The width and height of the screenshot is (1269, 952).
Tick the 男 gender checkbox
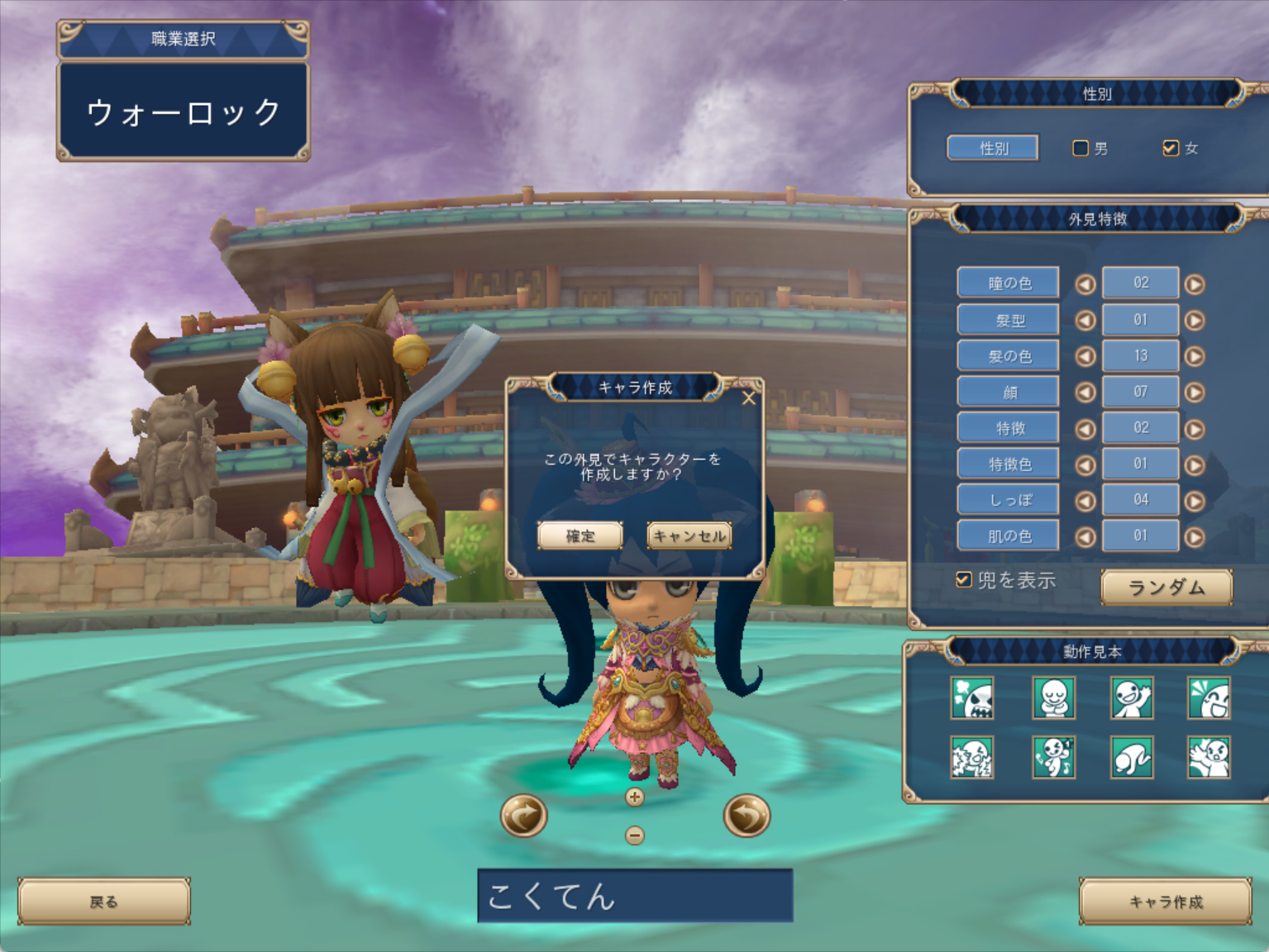pyautogui.click(x=1081, y=148)
